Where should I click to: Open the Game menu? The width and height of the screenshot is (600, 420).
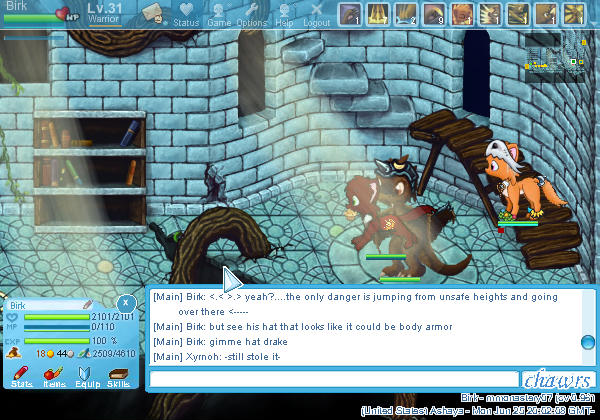coord(219,14)
